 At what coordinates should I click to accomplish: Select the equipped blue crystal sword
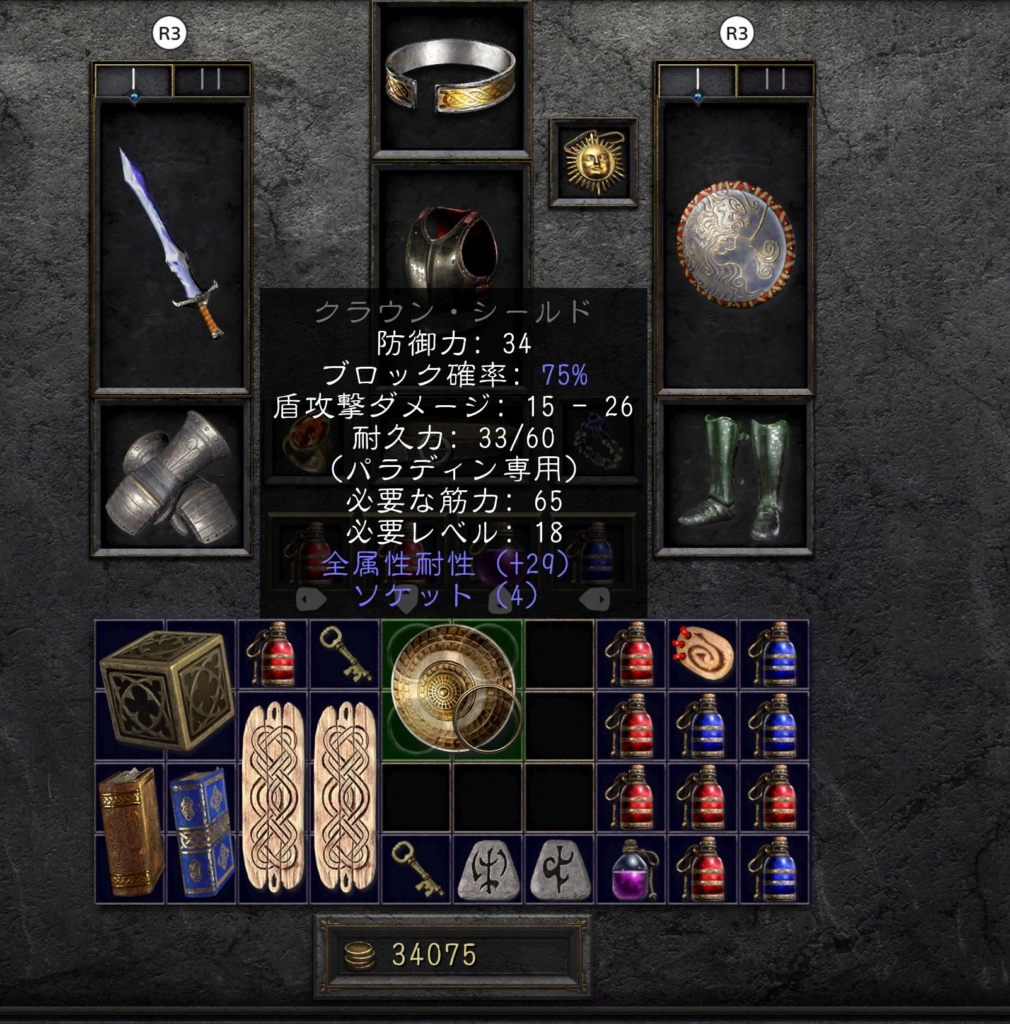pos(170,243)
